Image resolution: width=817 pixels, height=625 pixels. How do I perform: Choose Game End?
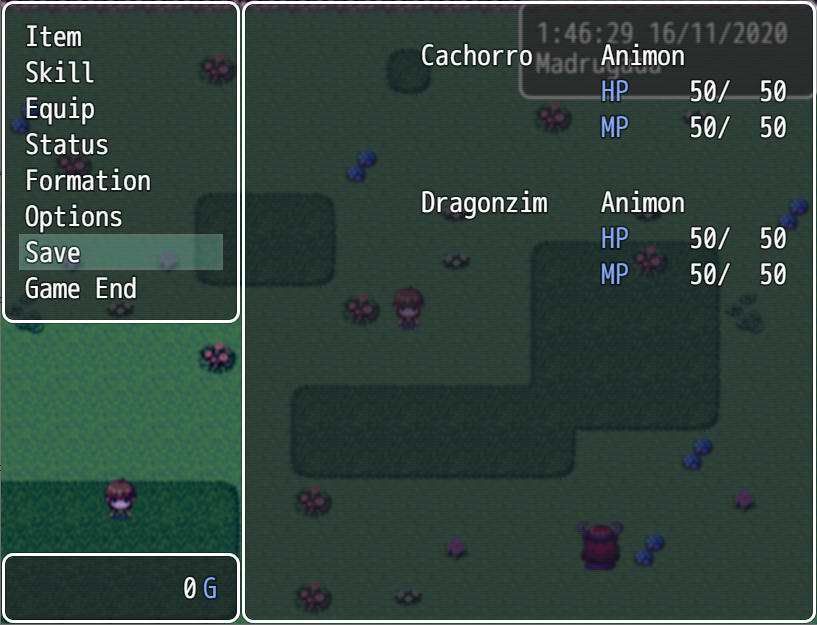[81, 289]
